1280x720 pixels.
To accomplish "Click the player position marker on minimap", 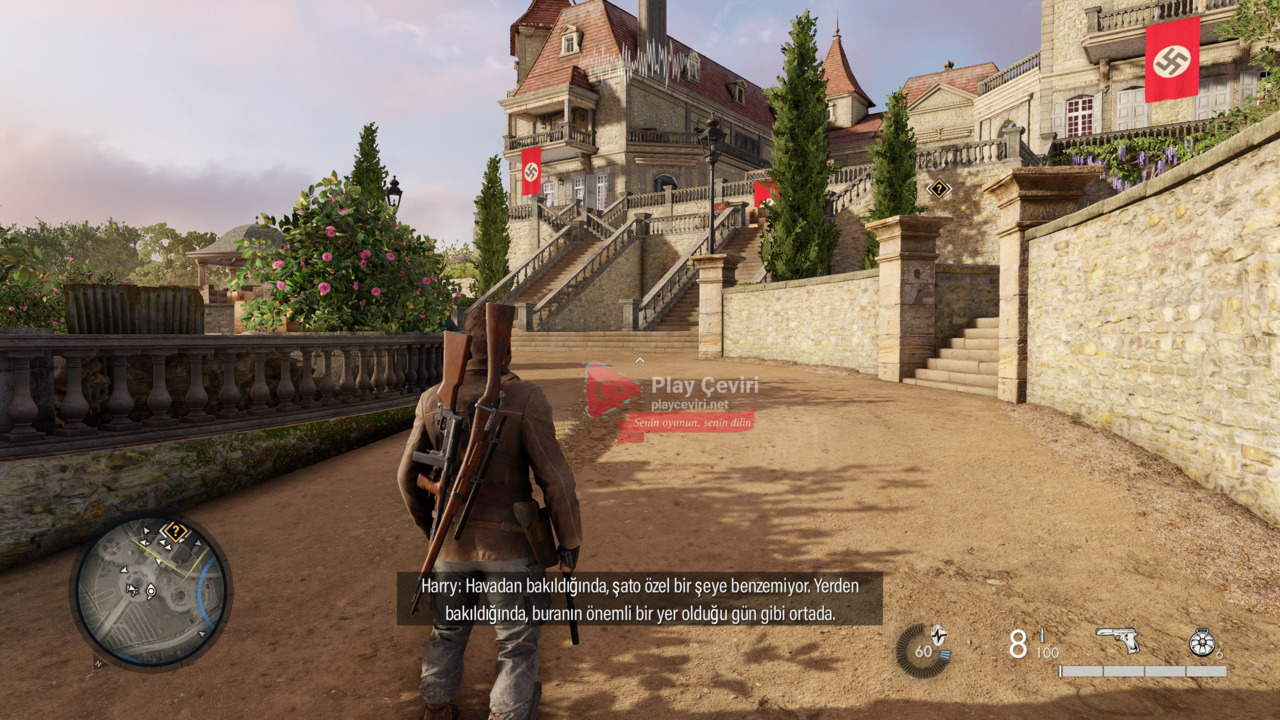I will click(x=151, y=591).
